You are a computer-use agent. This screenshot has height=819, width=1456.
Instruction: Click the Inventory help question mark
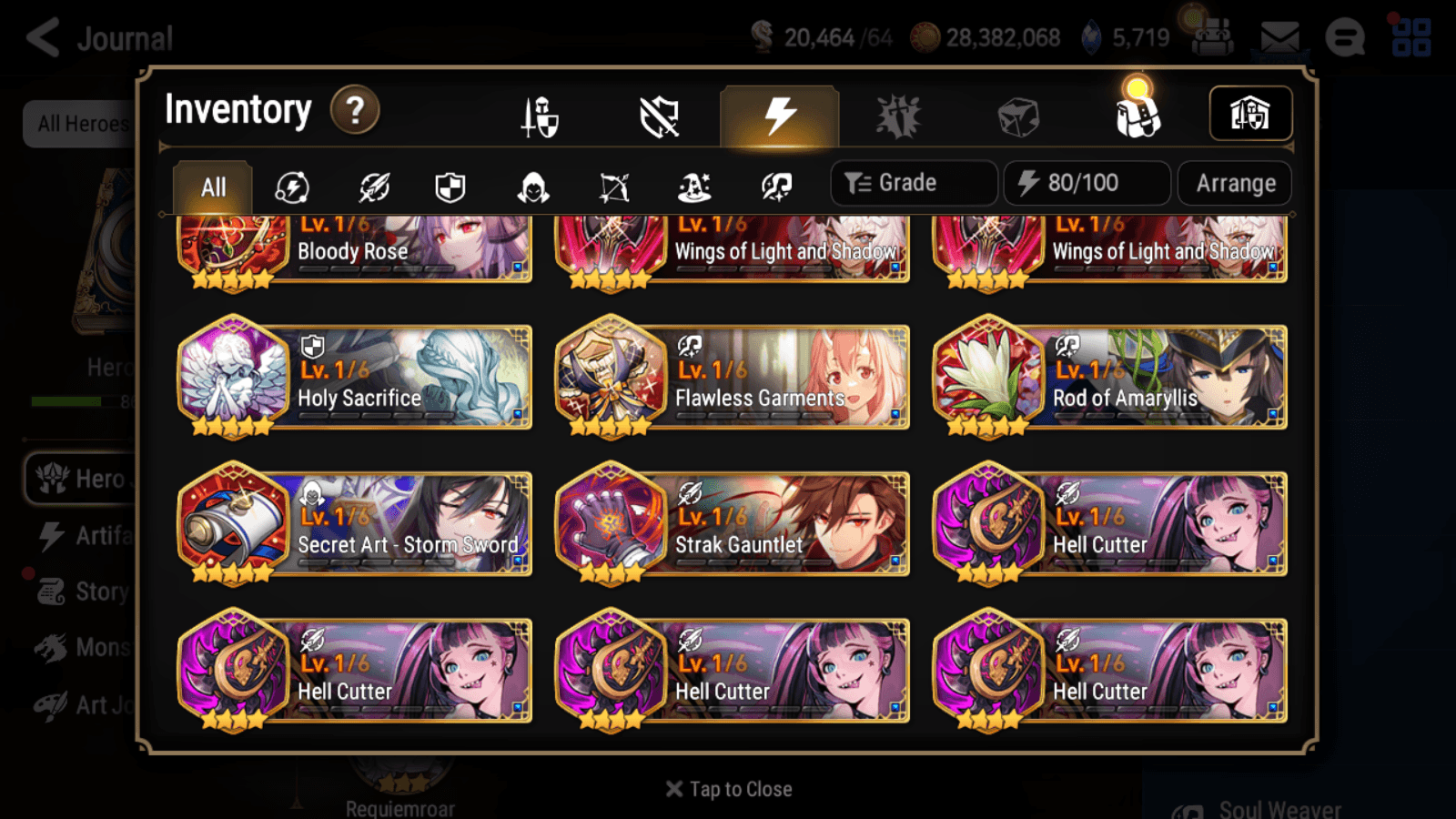click(354, 109)
